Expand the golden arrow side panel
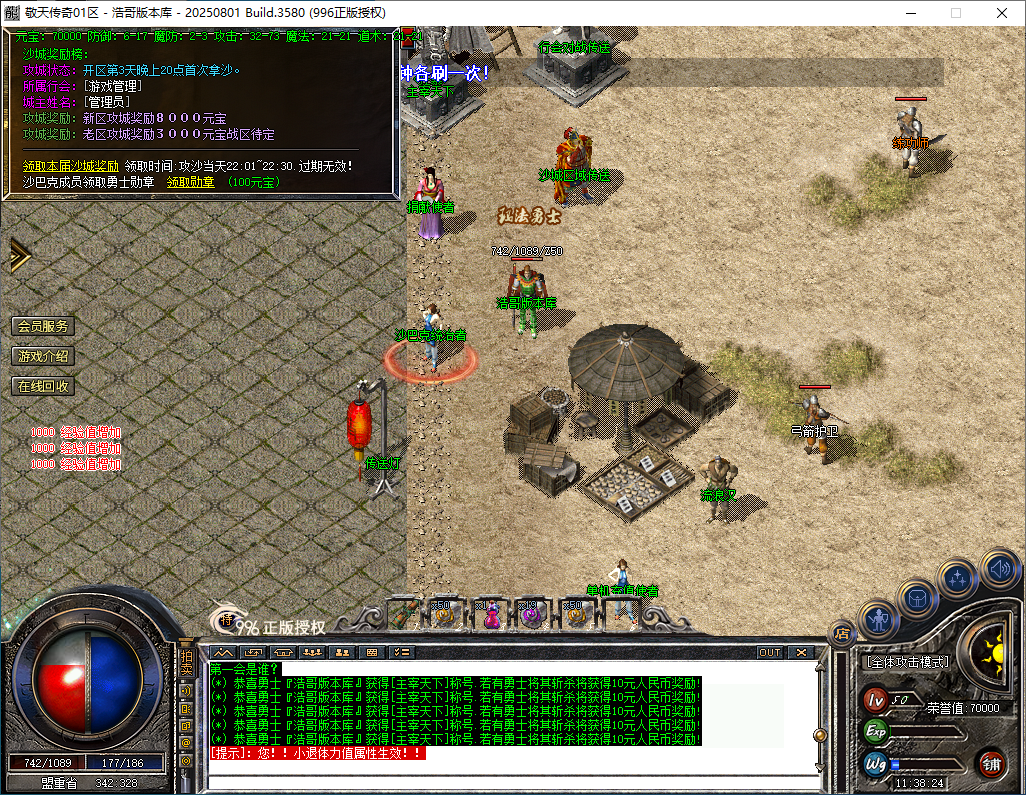1026x795 pixels. [18, 255]
